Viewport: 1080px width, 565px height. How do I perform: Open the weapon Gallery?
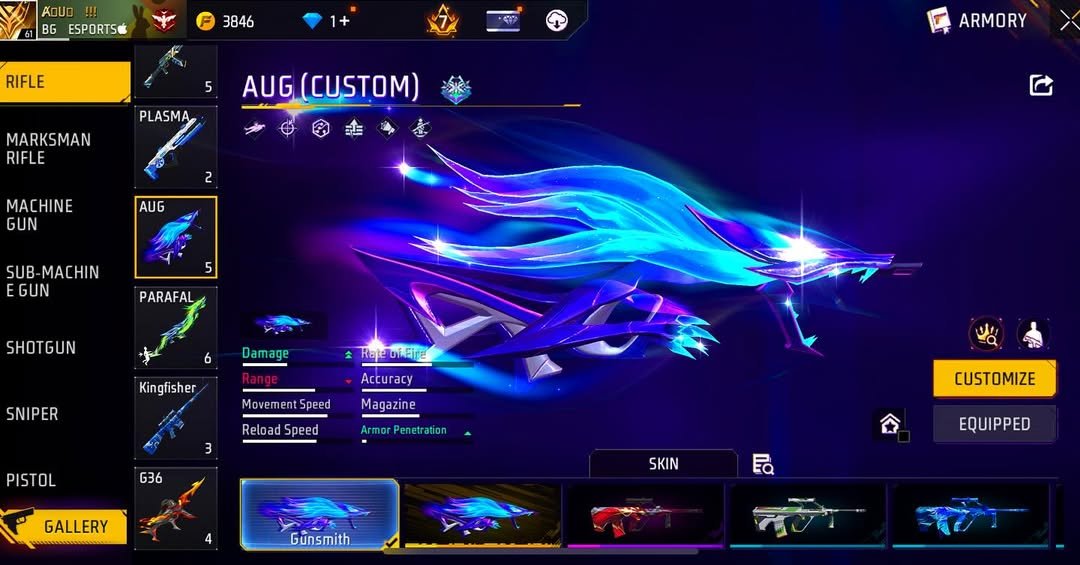tap(75, 526)
